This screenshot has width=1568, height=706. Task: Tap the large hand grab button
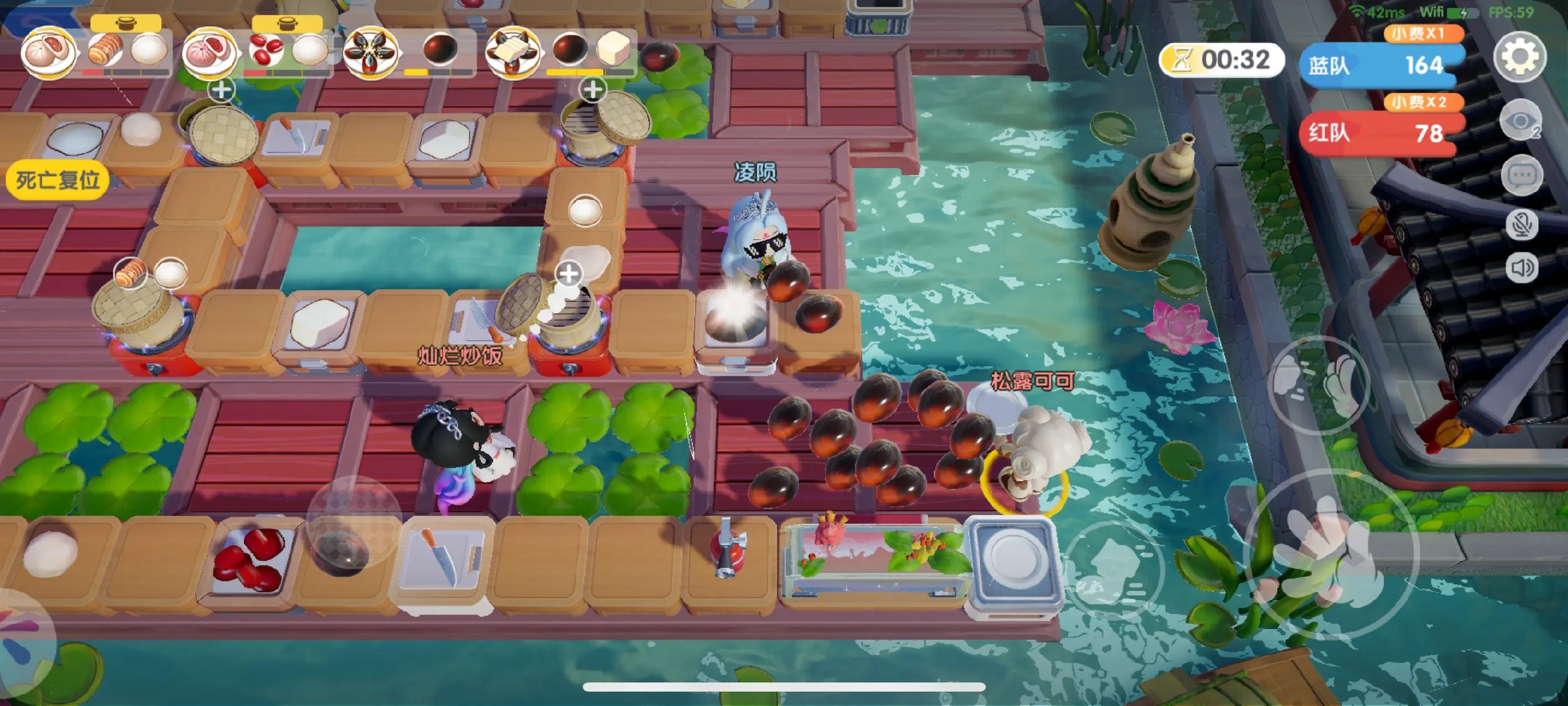click(1330, 552)
